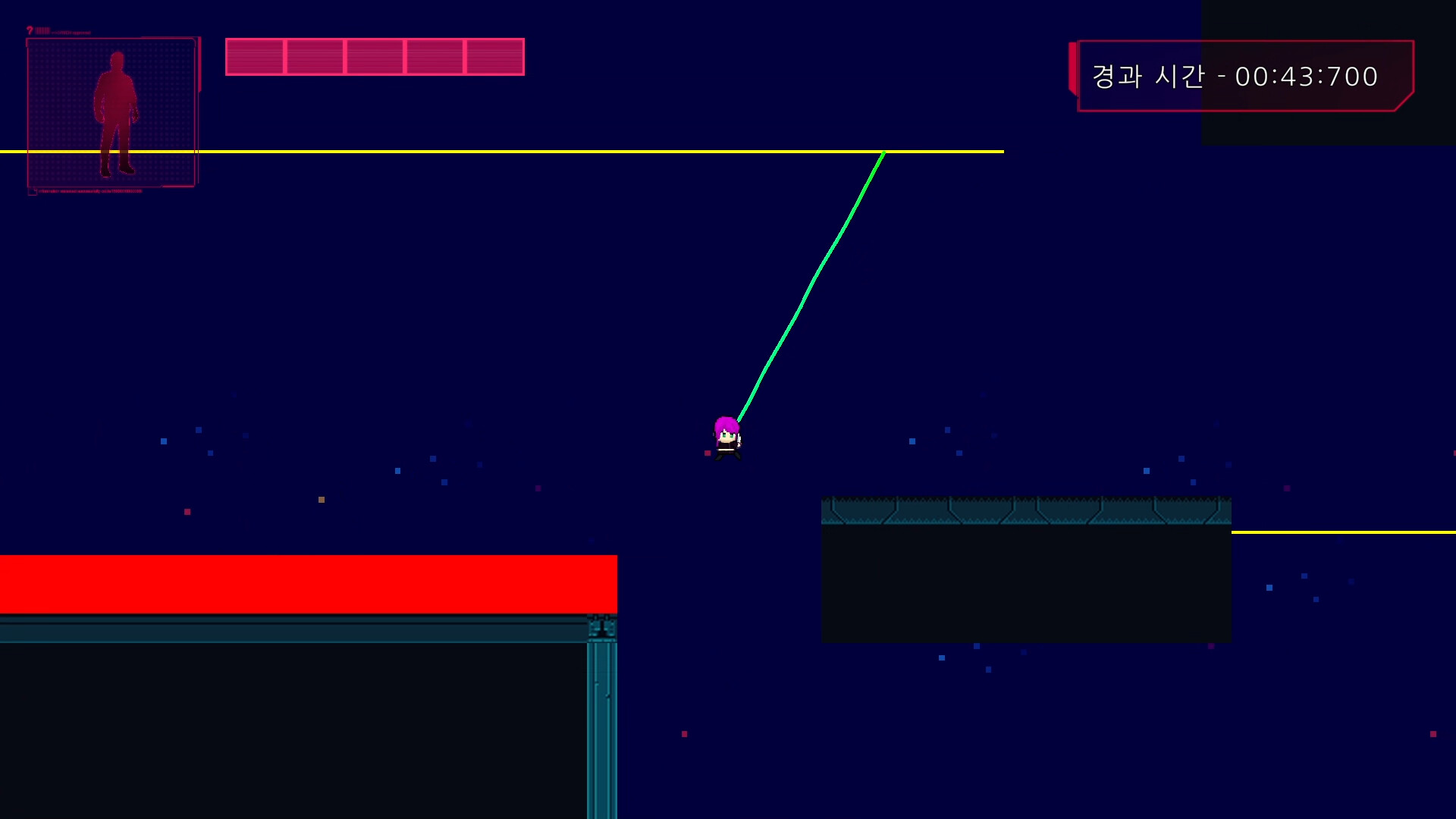Toggle the elapsed time display panel
The height and width of the screenshot is (819, 1456).
pos(1244,76)
